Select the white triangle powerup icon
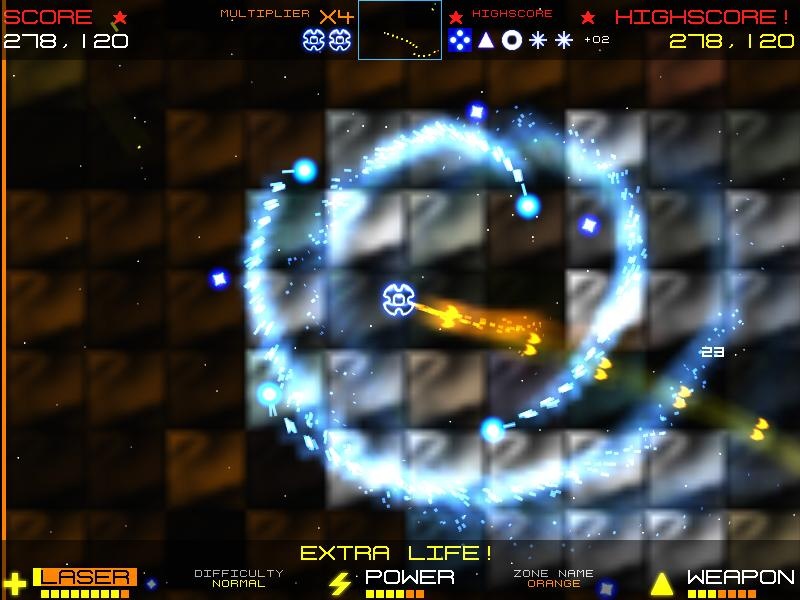Image resolution: width=800 pixels, height=600 pixels. pos(486,40)
